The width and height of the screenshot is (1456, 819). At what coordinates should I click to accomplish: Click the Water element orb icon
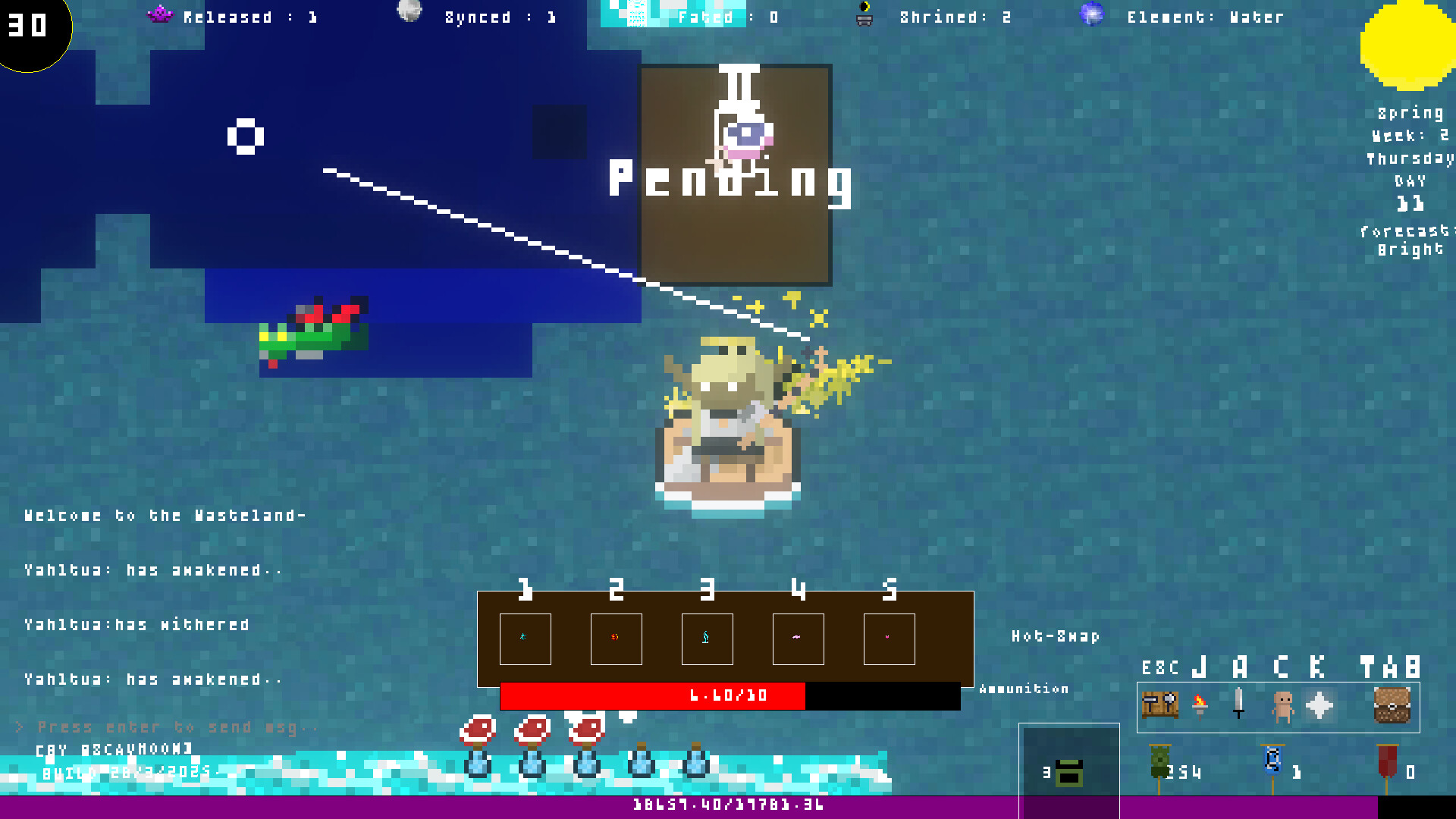coord(1090,14)
